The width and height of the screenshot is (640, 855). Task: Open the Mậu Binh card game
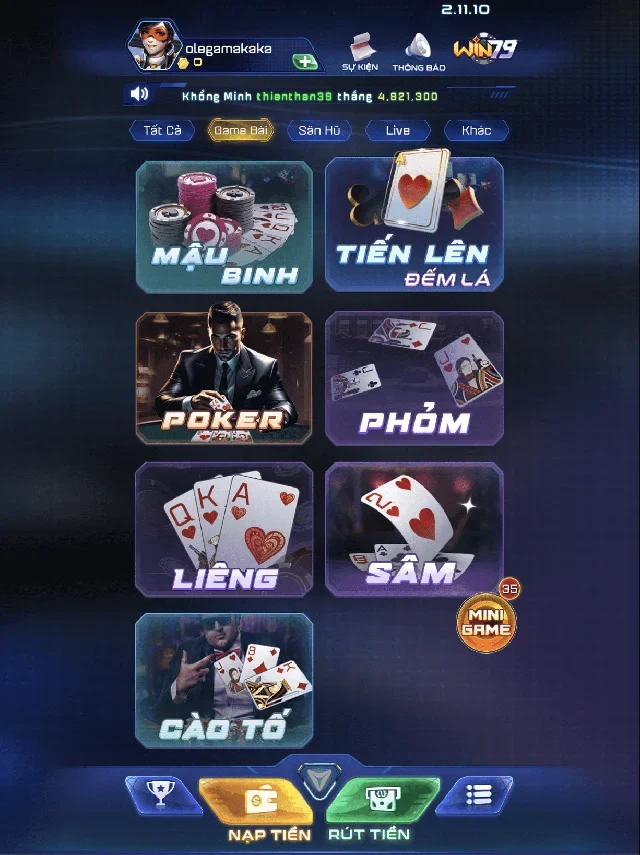pyautogui.click(x=224, y=226)
